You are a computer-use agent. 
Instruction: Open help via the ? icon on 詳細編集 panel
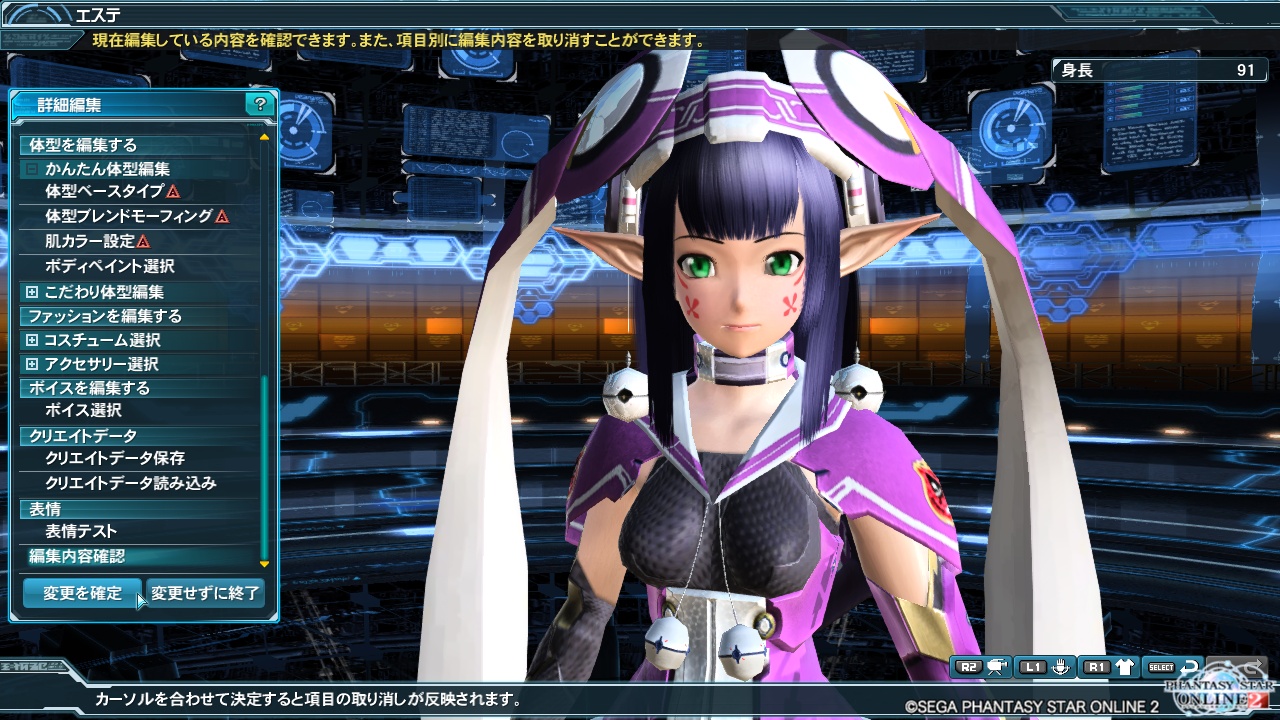[258, 104]
